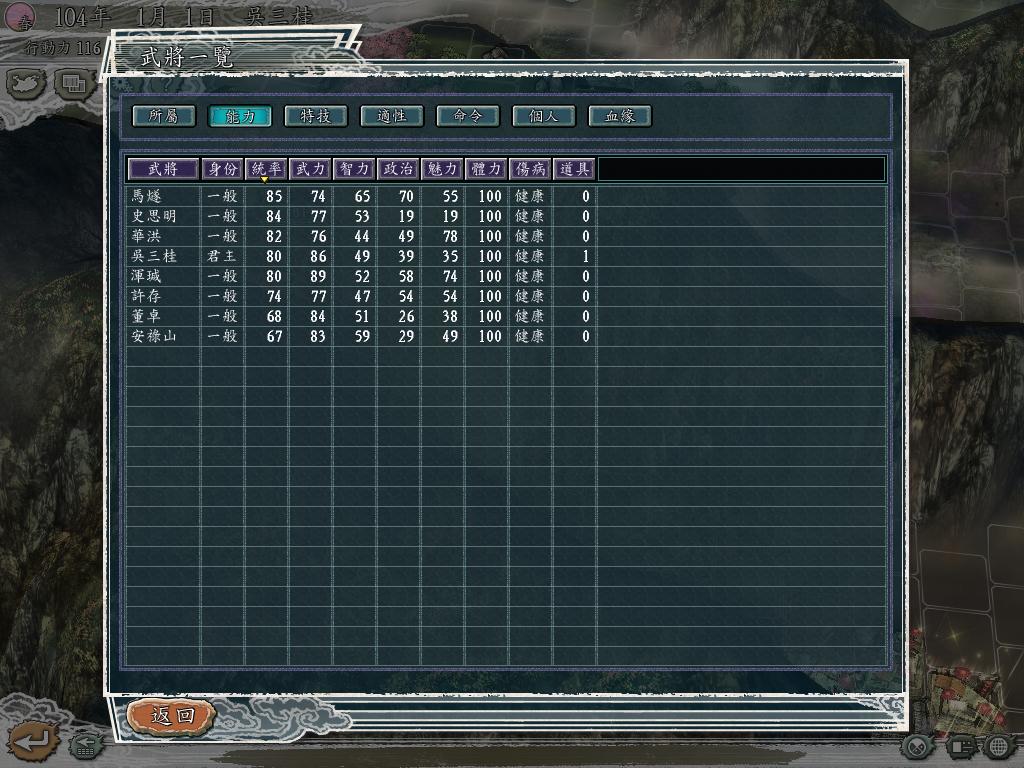Sort the list by 武將 column header
1024x768 pixels.
tap(162, 169)
